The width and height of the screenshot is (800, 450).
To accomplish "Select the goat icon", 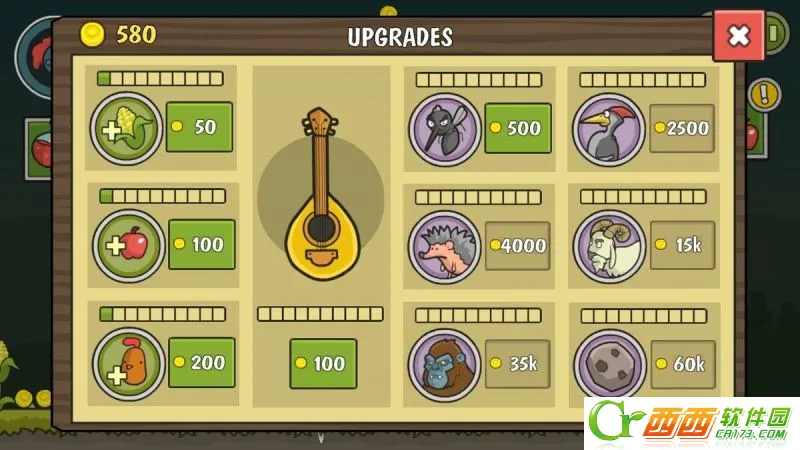I will 609,246.
